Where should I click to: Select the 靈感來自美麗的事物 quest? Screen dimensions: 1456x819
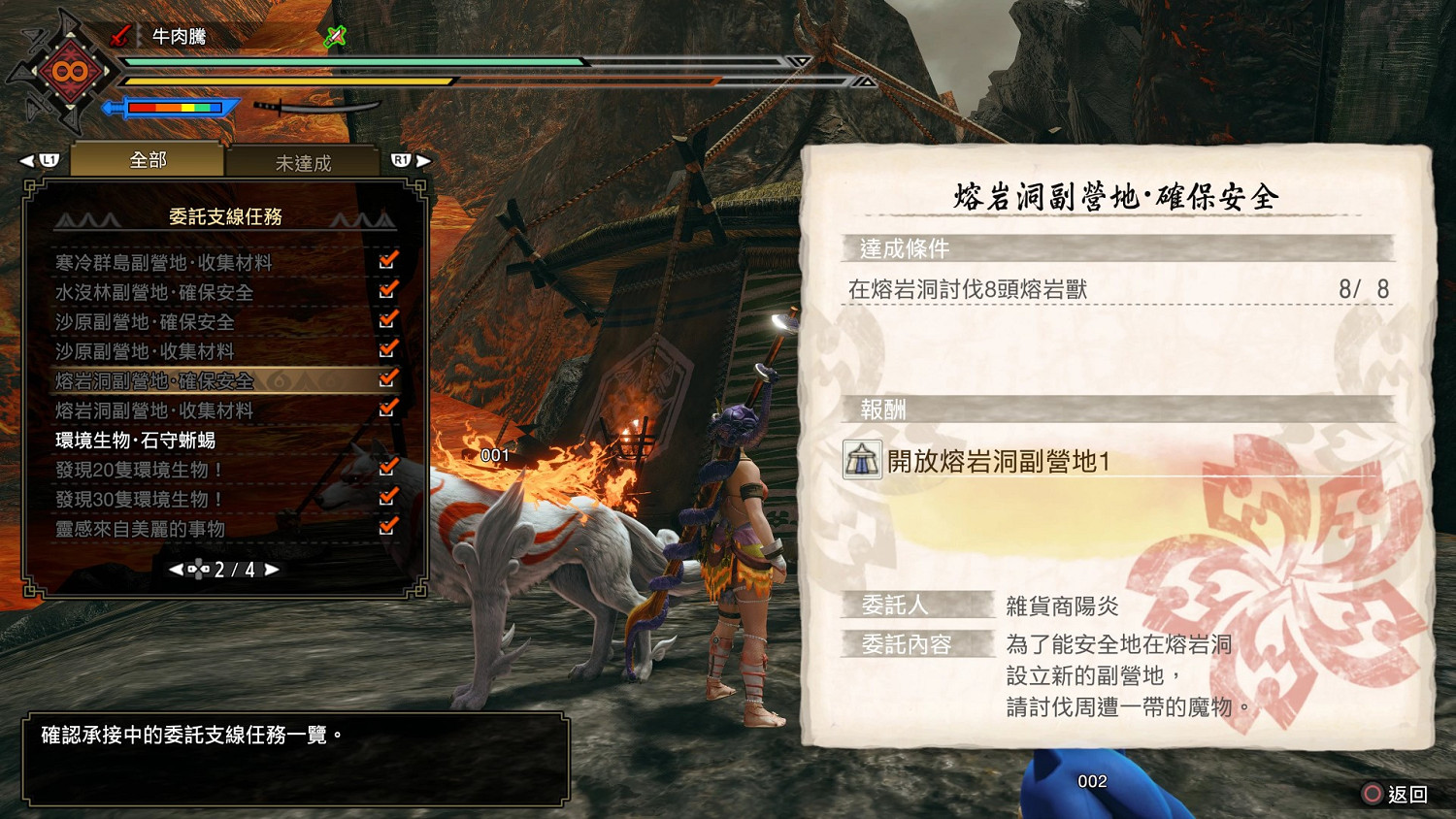click(143, 529)
